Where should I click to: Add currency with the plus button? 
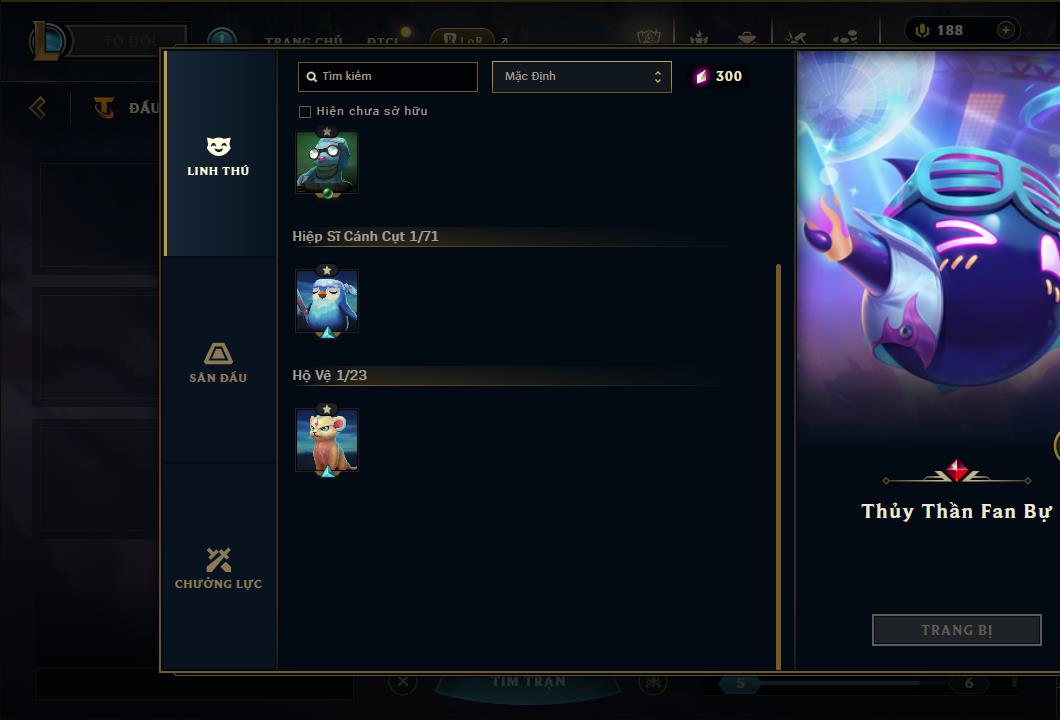[1005, 30]
